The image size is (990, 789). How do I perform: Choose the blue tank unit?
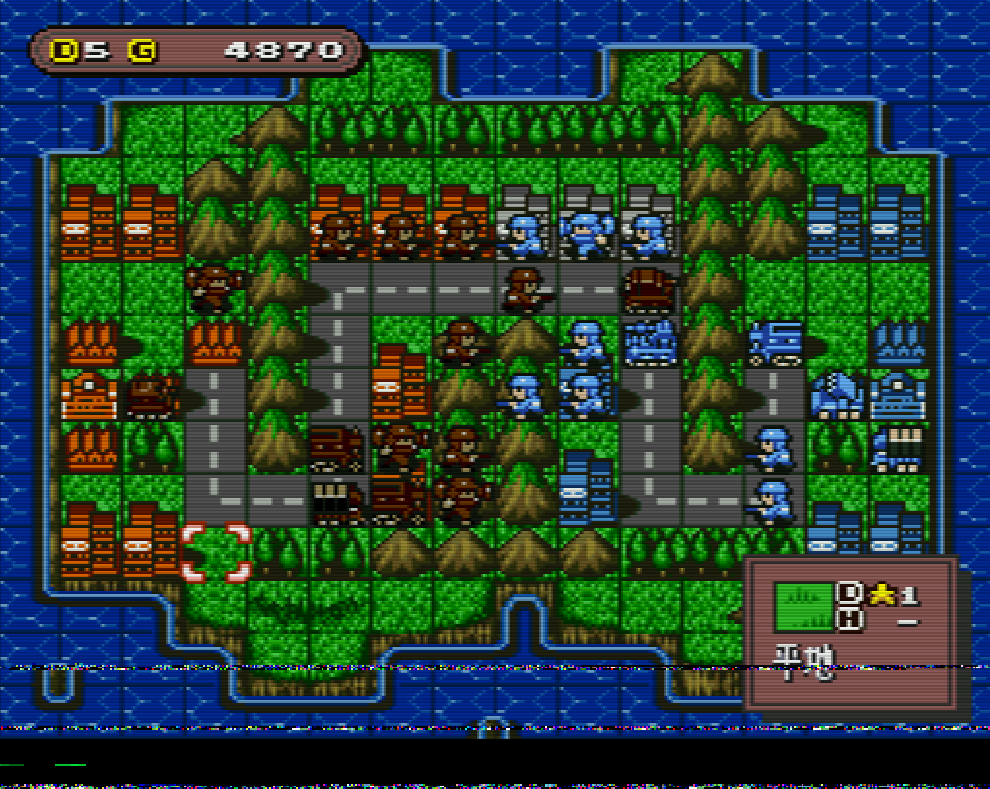point(650,341)
